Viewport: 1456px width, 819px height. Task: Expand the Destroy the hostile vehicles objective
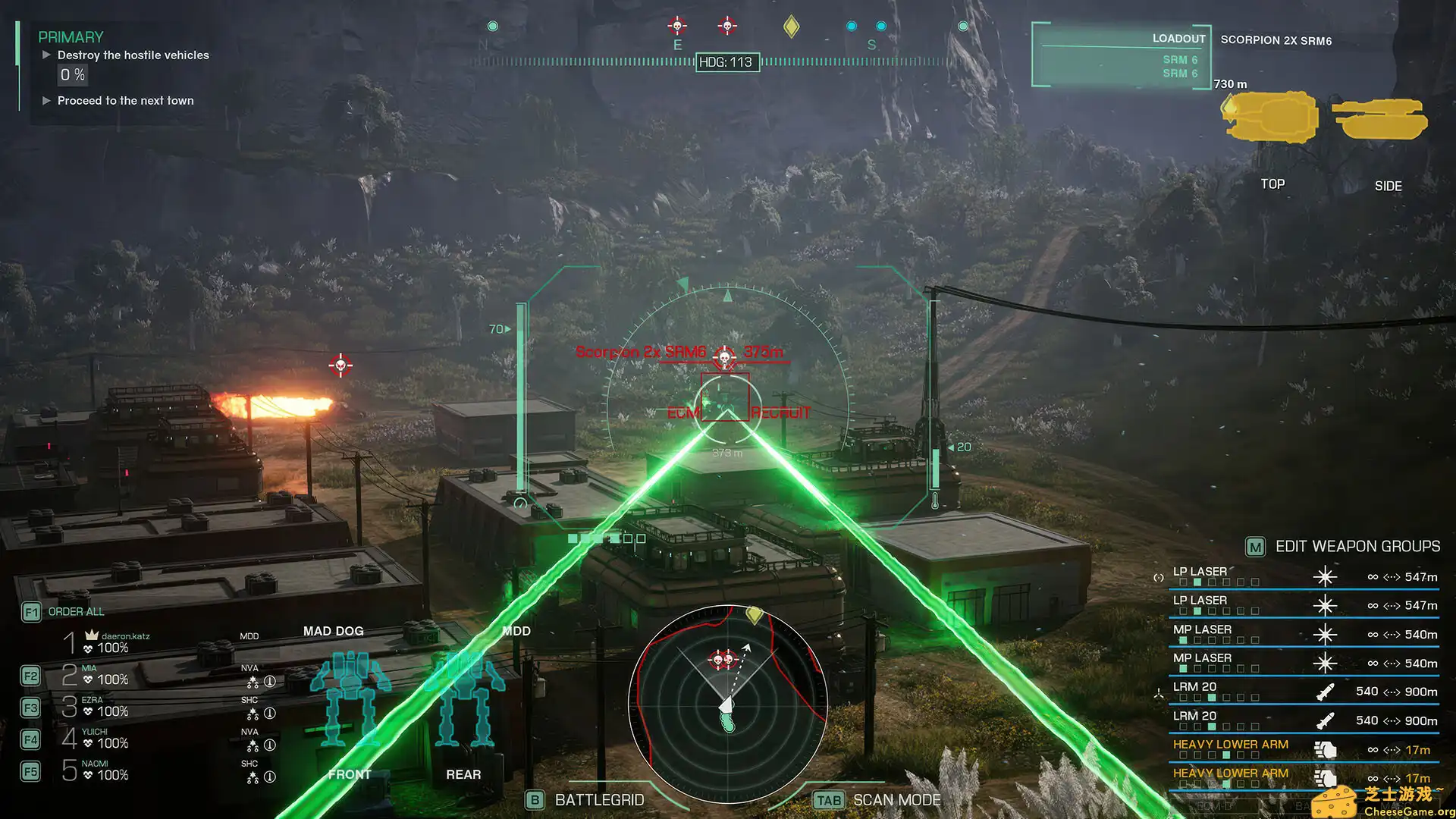(47, 55)
